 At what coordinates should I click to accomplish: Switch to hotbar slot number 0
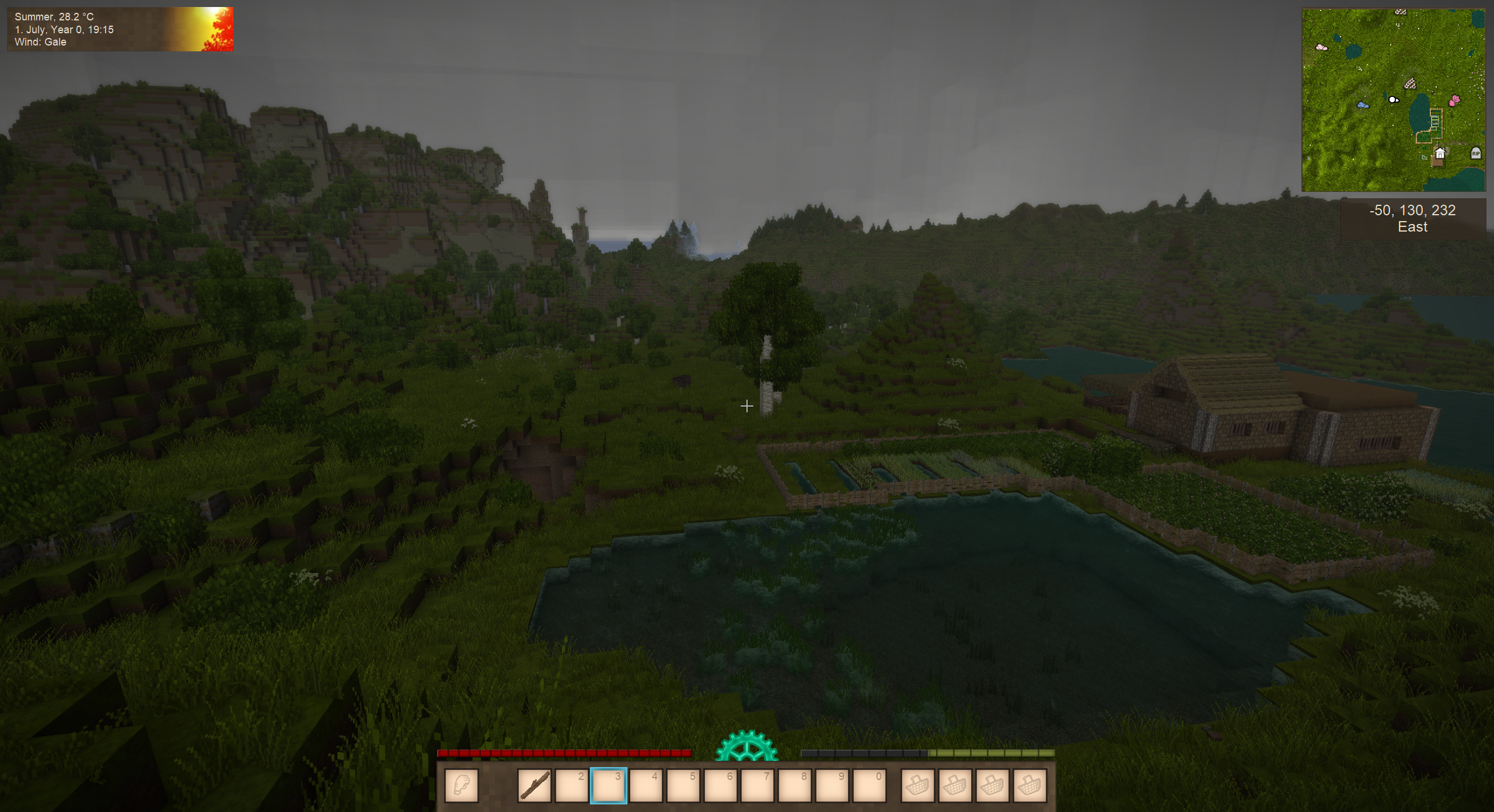click(869, 785)
